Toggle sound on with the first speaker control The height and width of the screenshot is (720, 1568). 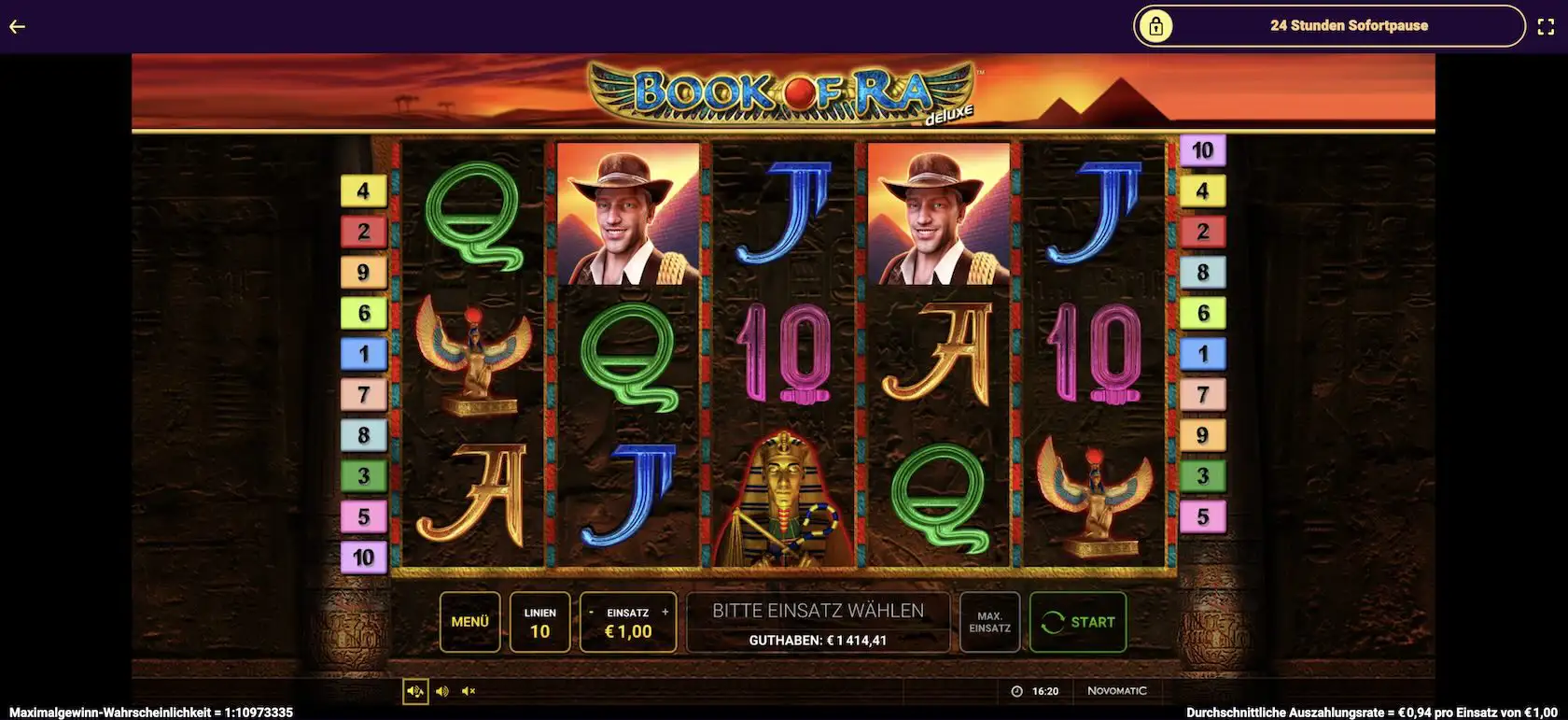point(415,691)
